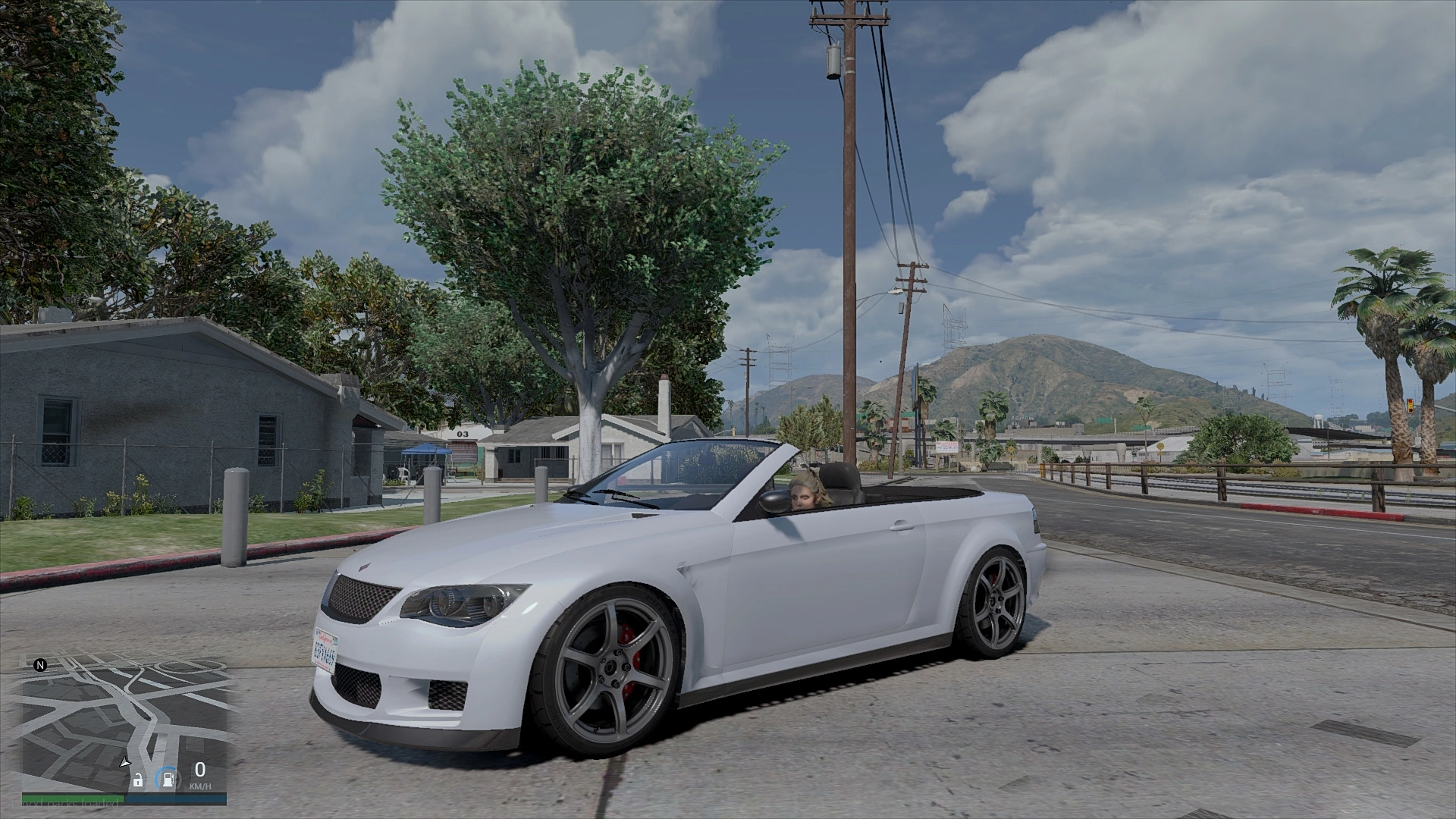Click the player arrow marker on minimap
The width and height of the screenshot is (1456, 819).
[x=125, y=762]
